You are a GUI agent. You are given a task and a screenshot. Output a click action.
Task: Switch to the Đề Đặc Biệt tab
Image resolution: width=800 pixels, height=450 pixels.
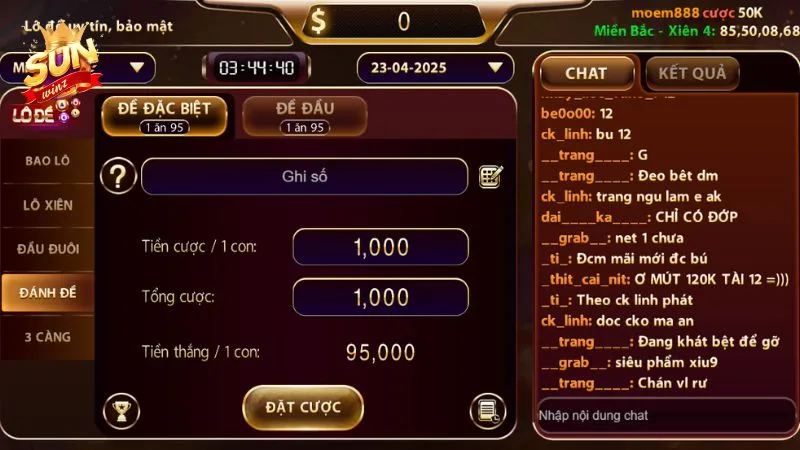click(x=164, y=116)
